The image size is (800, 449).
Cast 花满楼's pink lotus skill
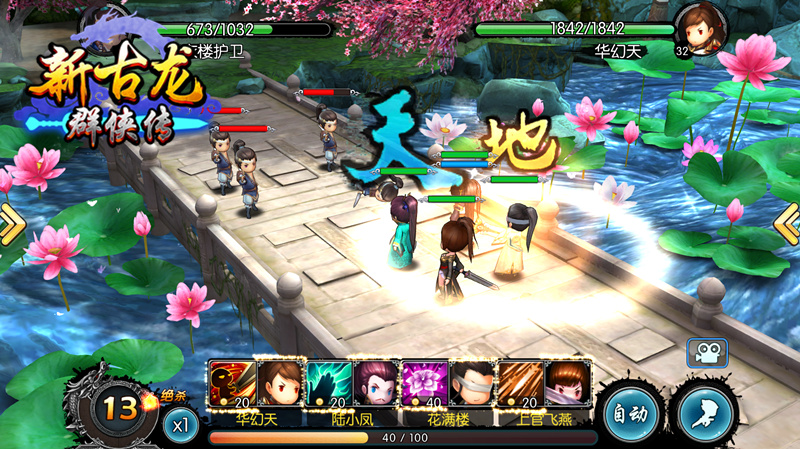click(424, 384)
